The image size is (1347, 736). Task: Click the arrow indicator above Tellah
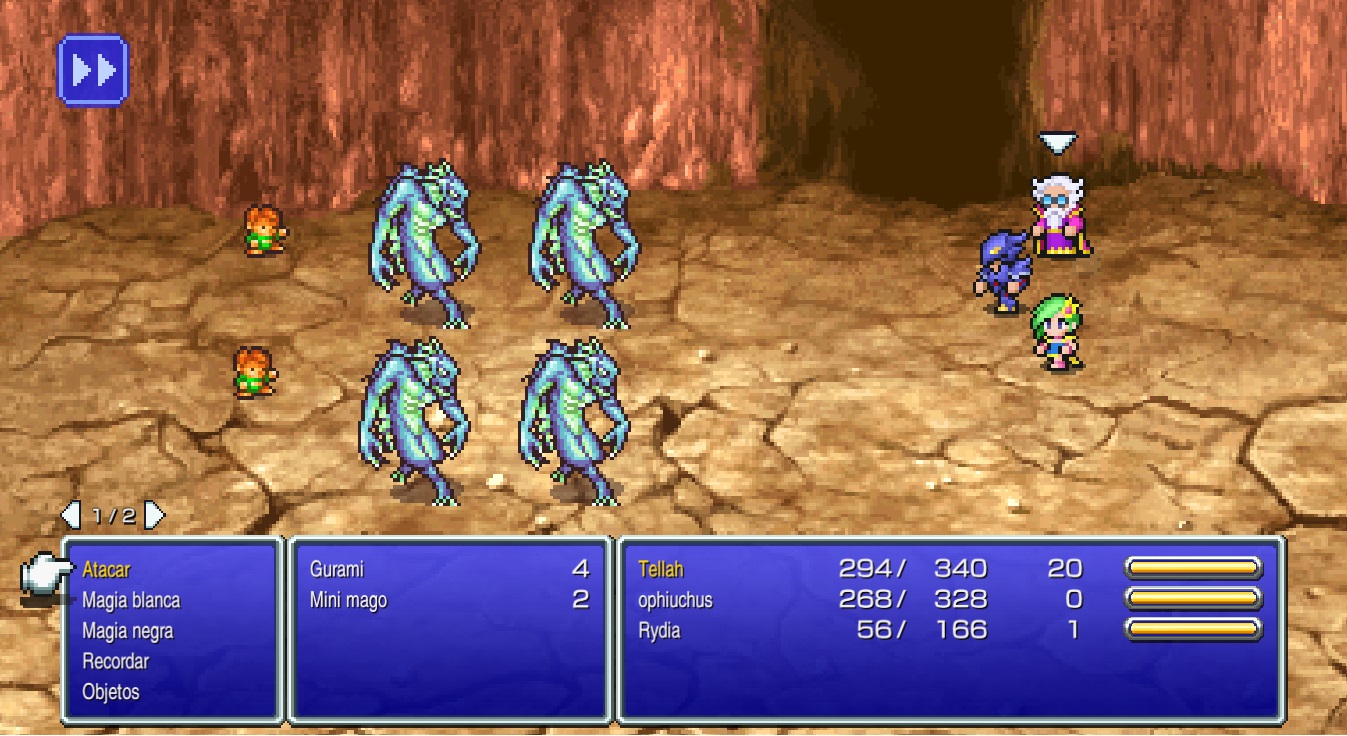click(1059, 139)
